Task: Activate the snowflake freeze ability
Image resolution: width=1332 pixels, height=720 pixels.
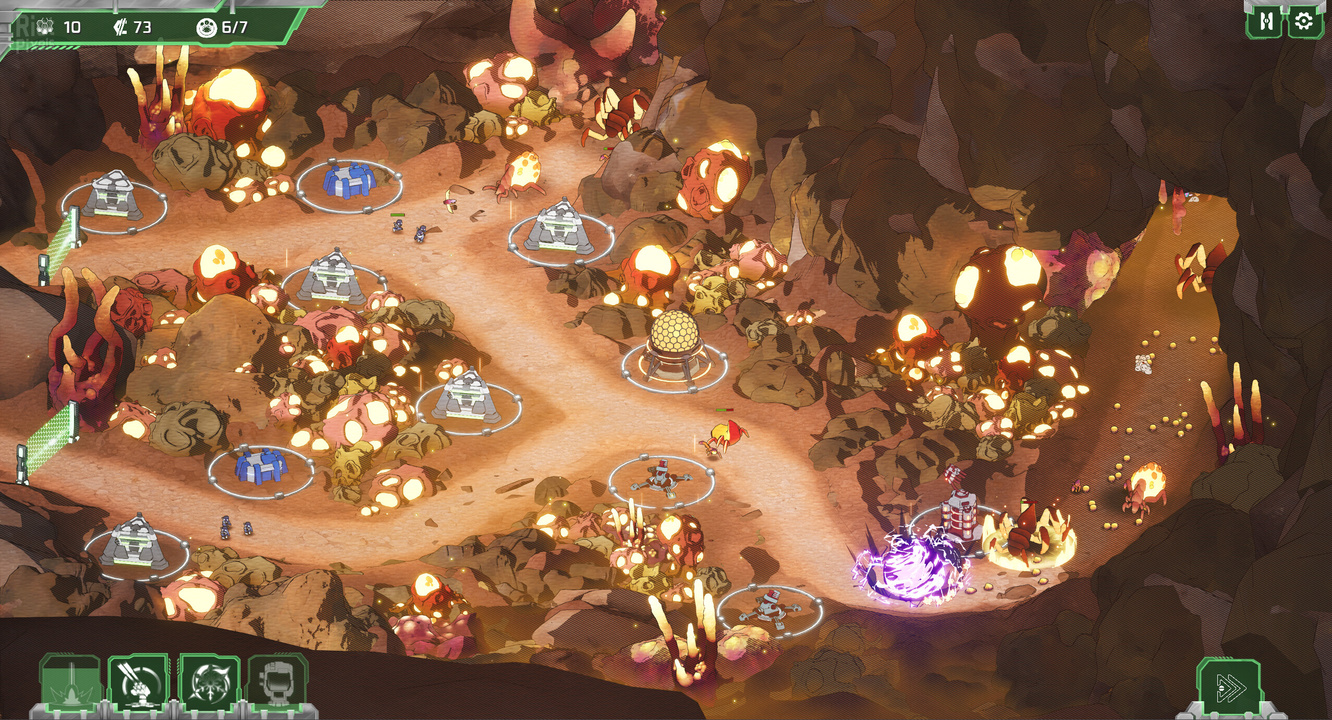Action: [208, 685]
